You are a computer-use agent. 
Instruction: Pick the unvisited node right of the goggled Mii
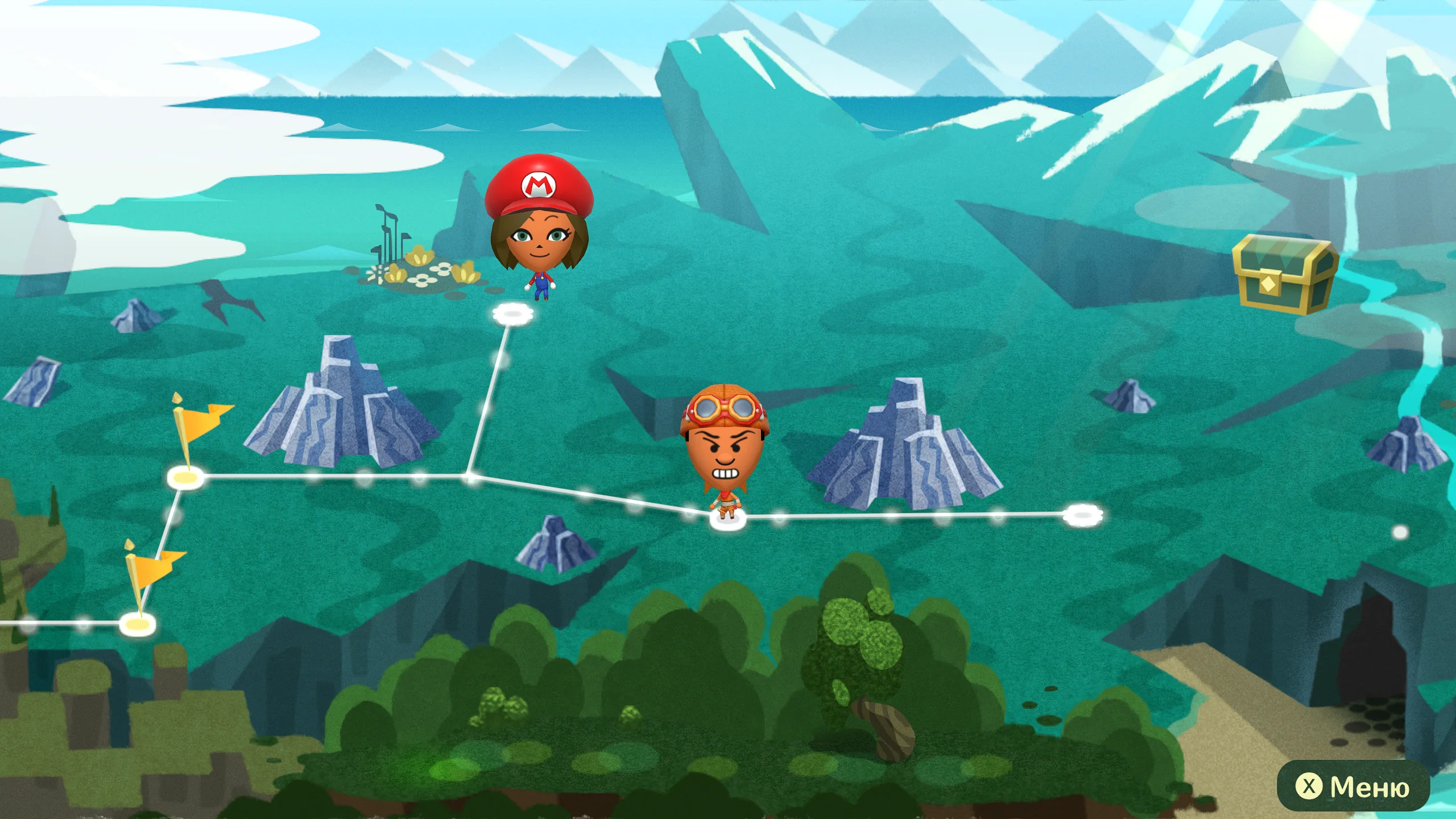[1083, 515]
